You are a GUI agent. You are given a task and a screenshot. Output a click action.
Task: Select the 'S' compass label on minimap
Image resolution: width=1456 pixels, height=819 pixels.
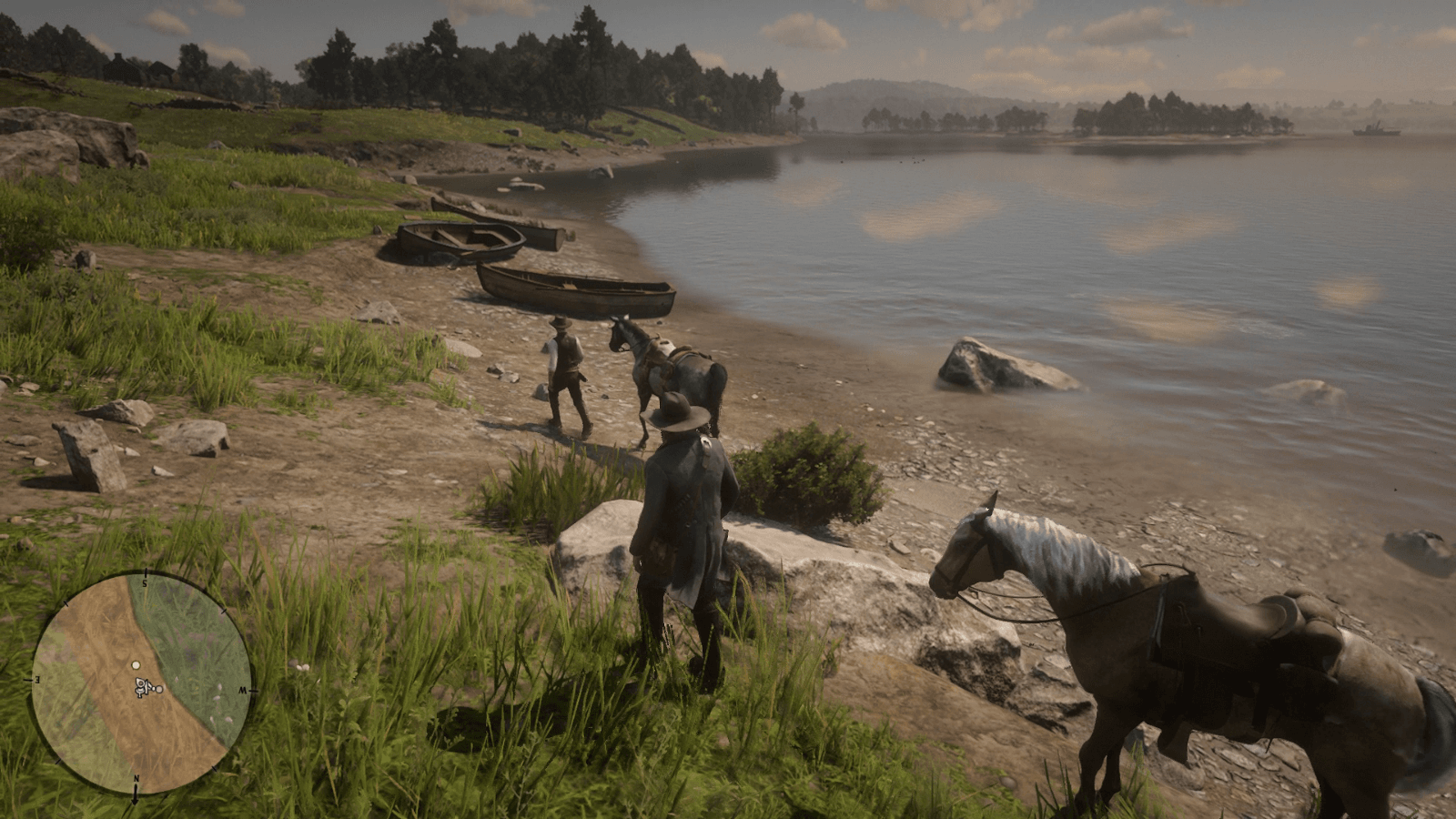point(144,582)
